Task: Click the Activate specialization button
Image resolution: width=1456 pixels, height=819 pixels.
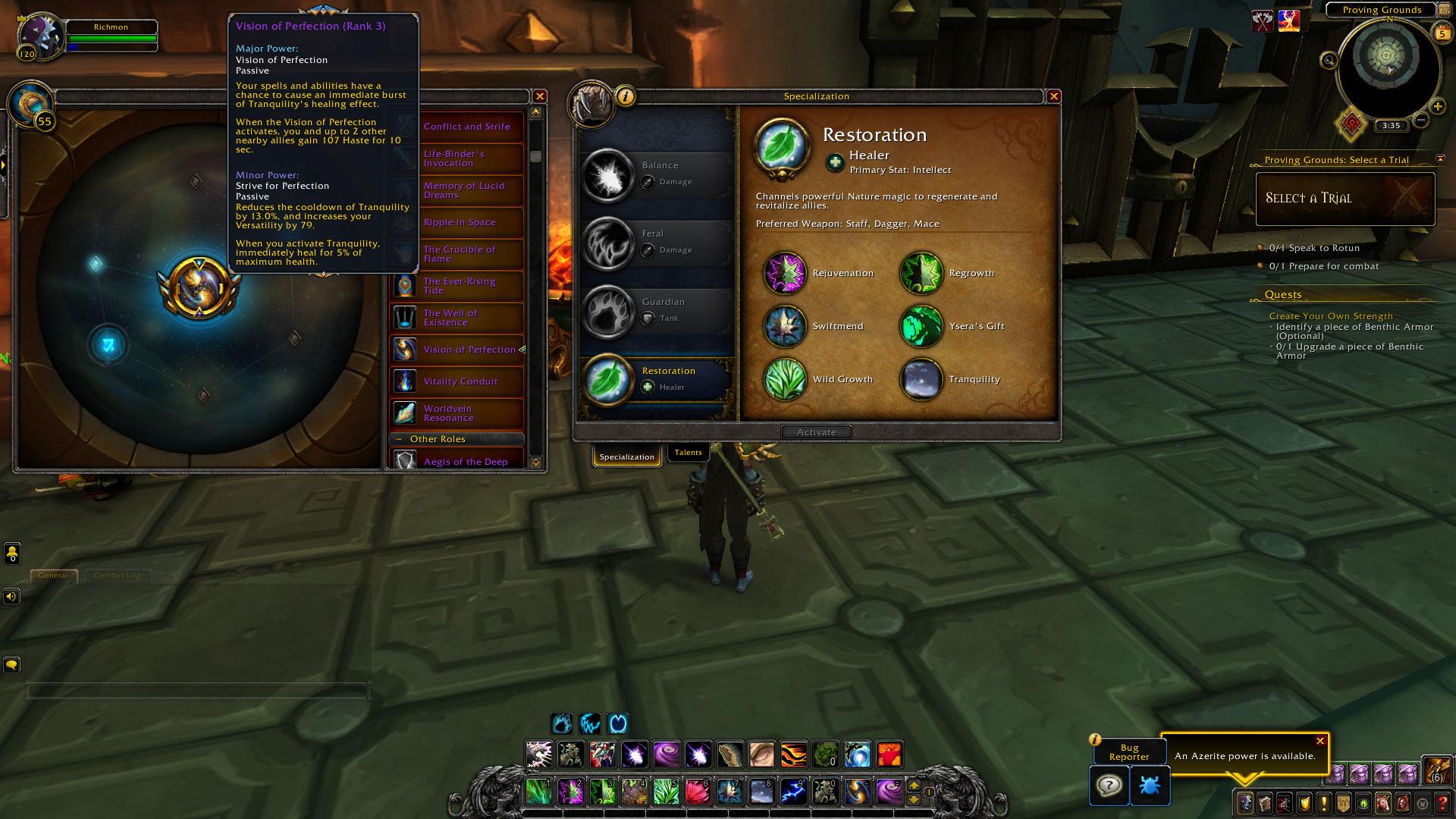Action: tap(816, 432)
